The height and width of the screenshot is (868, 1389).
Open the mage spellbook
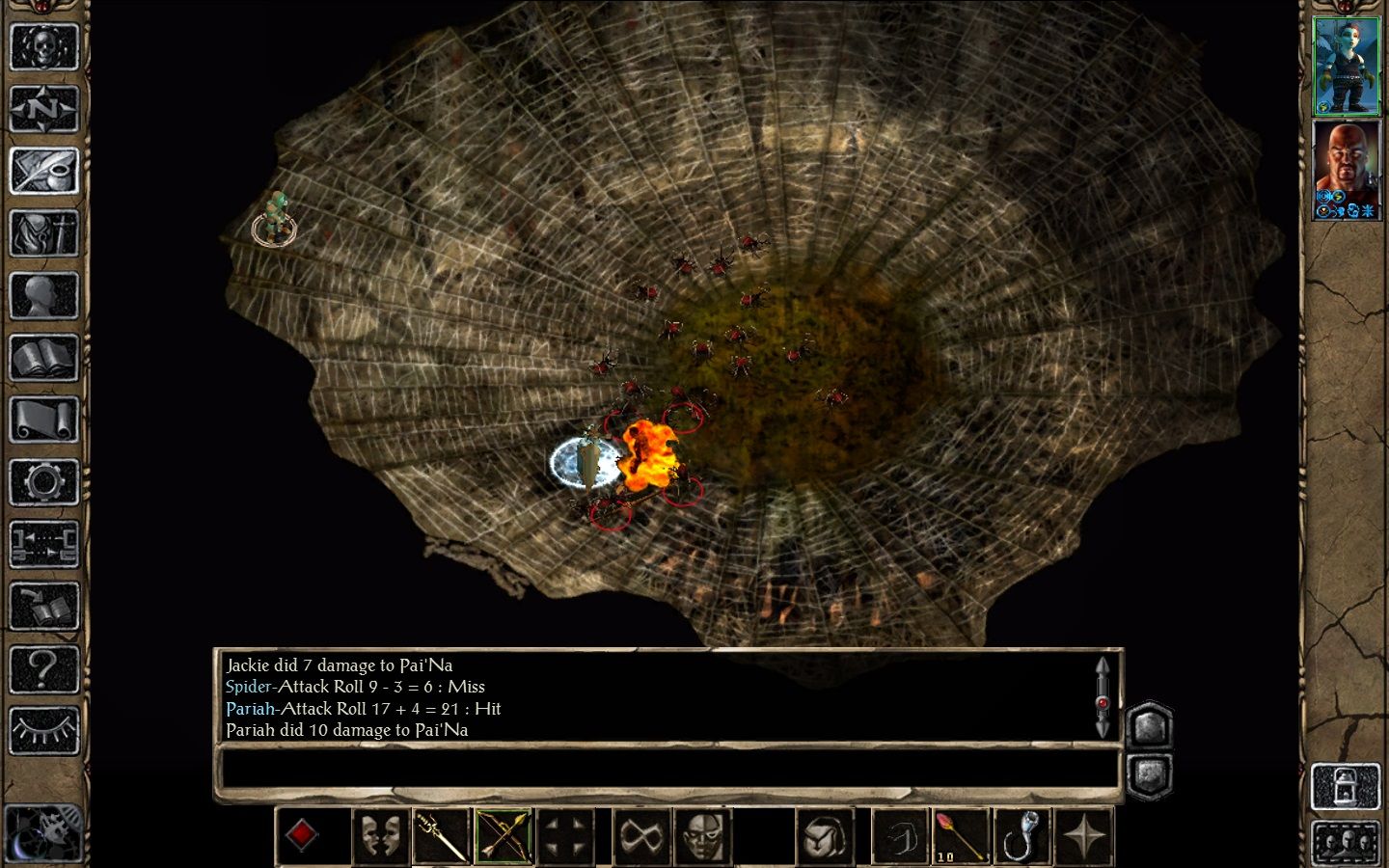[x=43, y=358]
